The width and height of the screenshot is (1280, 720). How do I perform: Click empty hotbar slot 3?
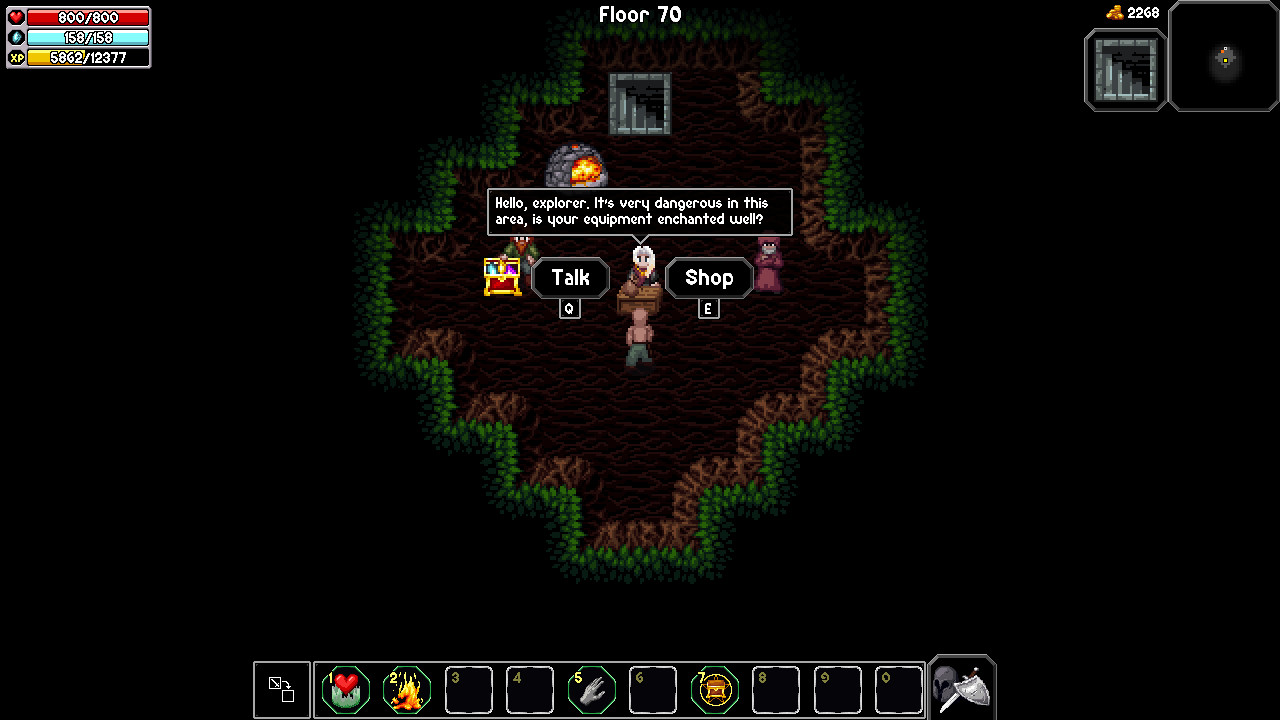(x=468, y=689)
